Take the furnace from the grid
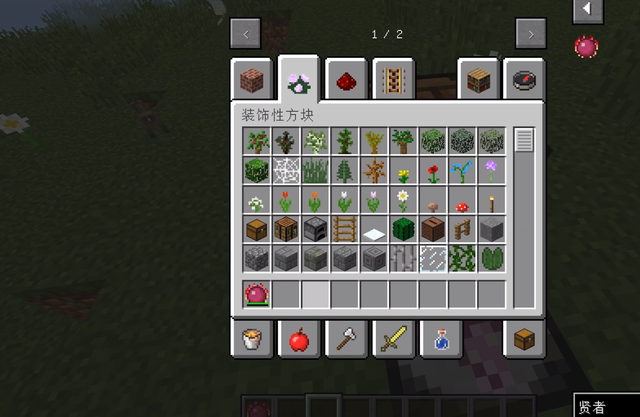640x417 pixels. 316,229
